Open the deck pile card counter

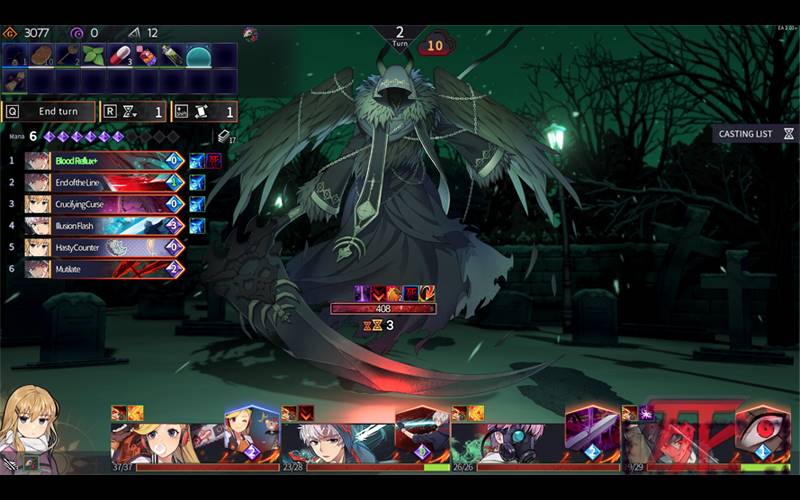(225, 137)
